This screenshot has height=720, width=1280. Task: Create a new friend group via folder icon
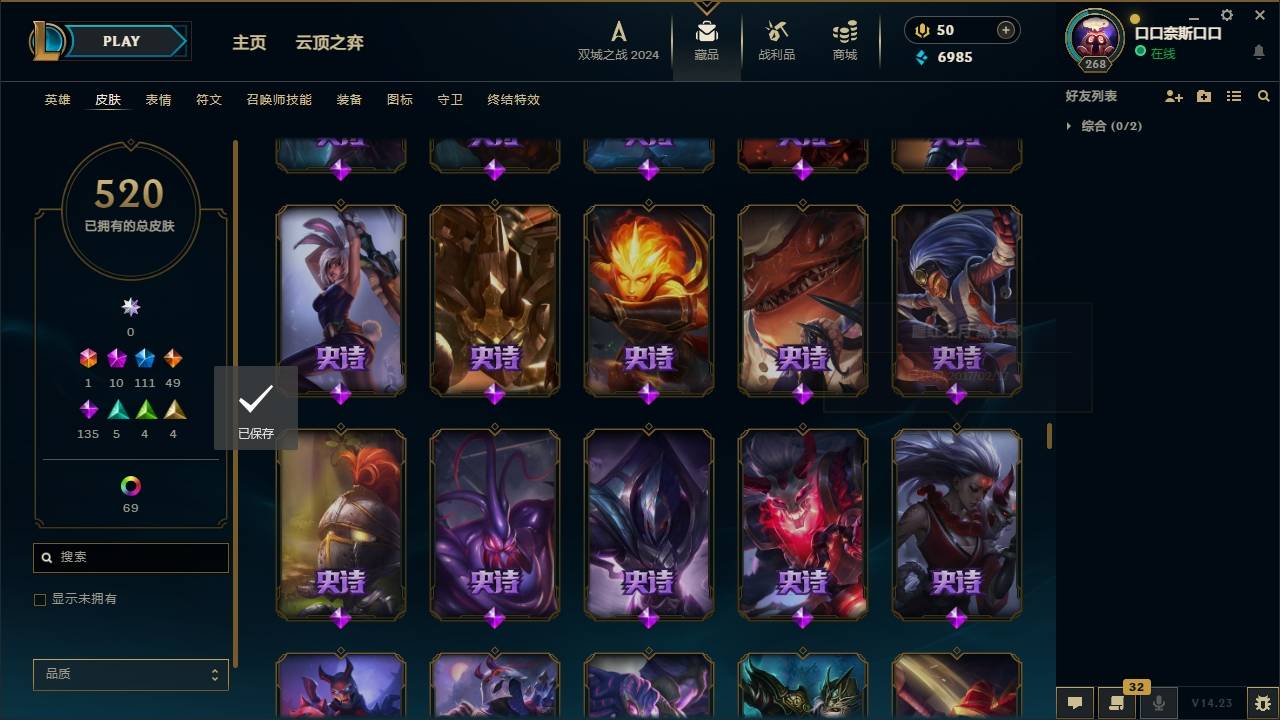1204,96
